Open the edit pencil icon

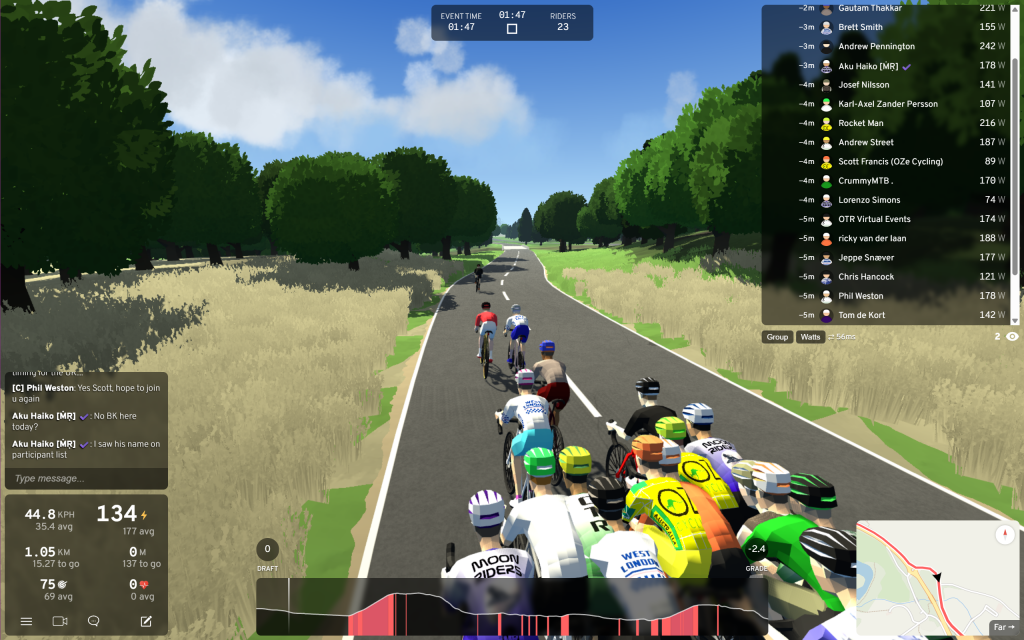pyautogui.click(x=146, y=621)
